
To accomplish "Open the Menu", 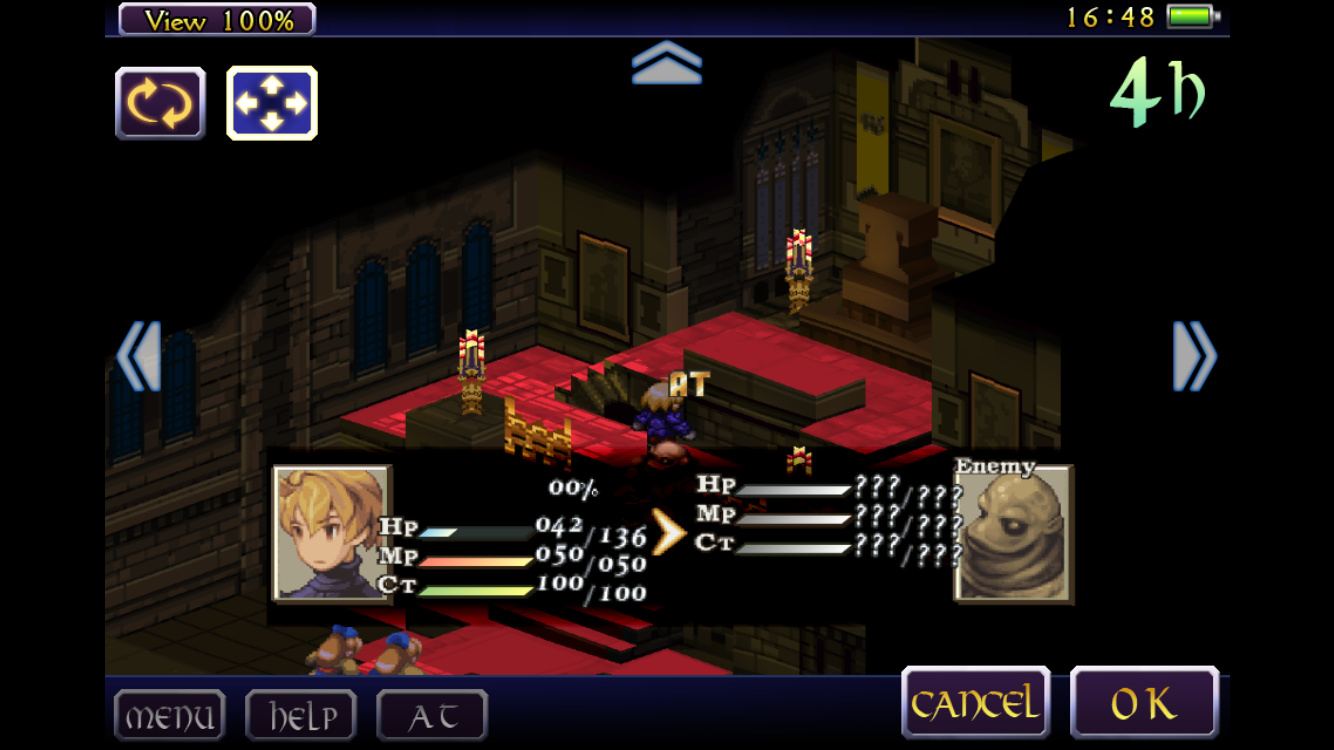I will click(169, 716).
